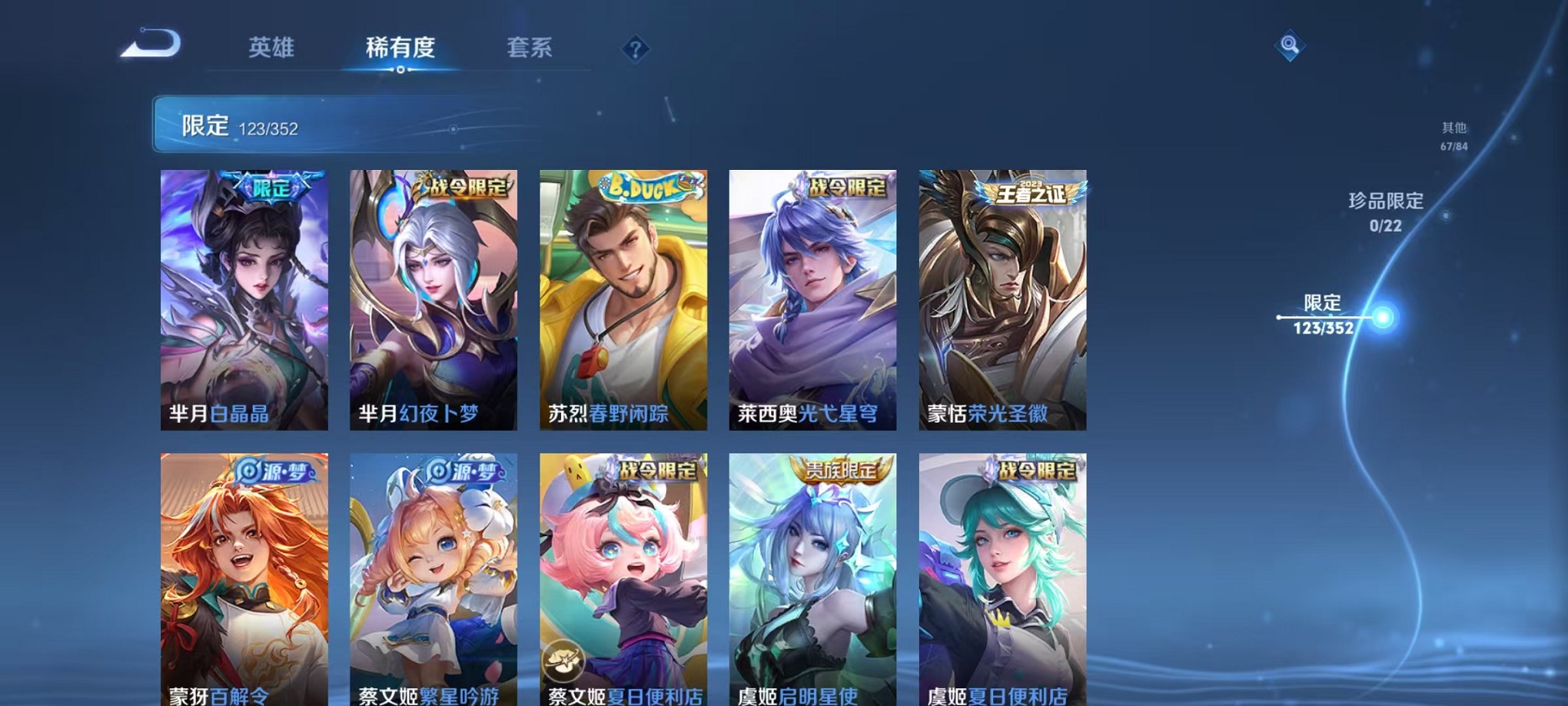Select the 稀有度 tab
This screenshot has width=1568, height=706.
(399, 48)
